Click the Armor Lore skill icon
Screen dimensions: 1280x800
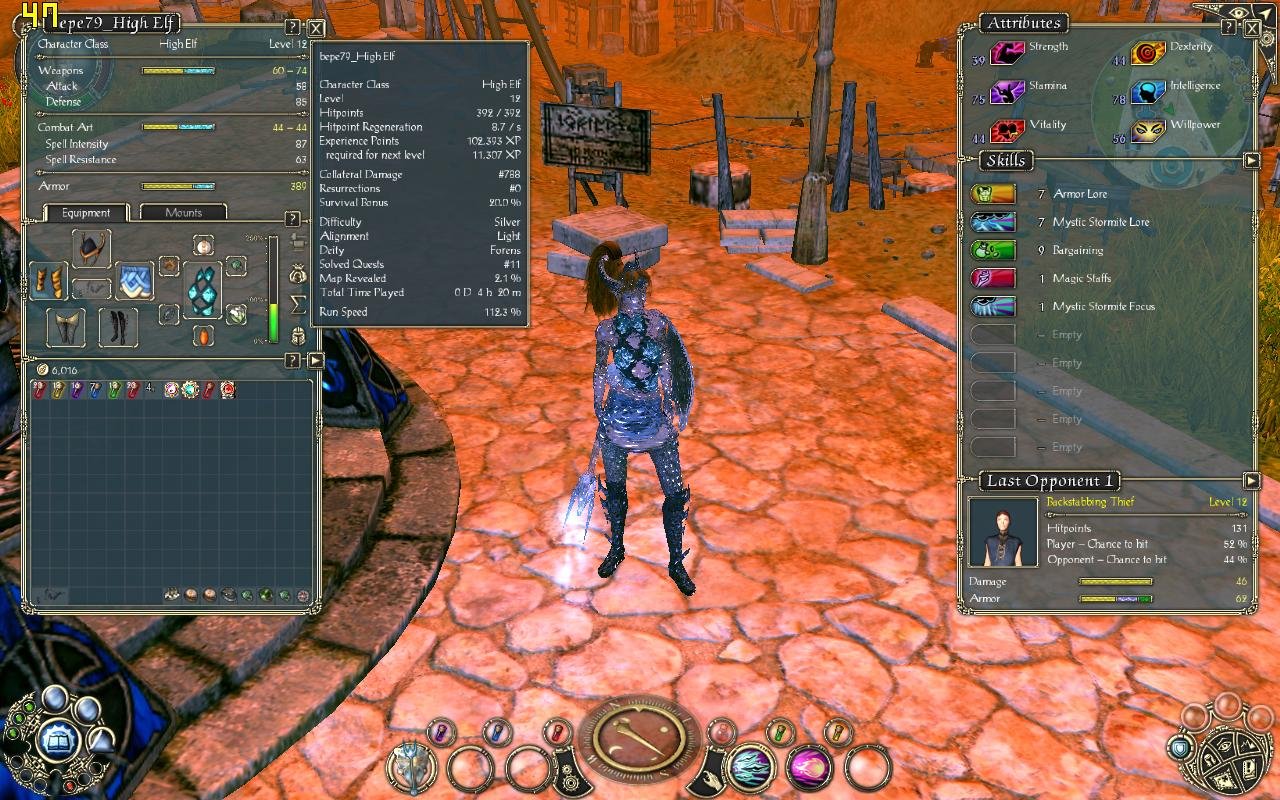coord(992,193)
